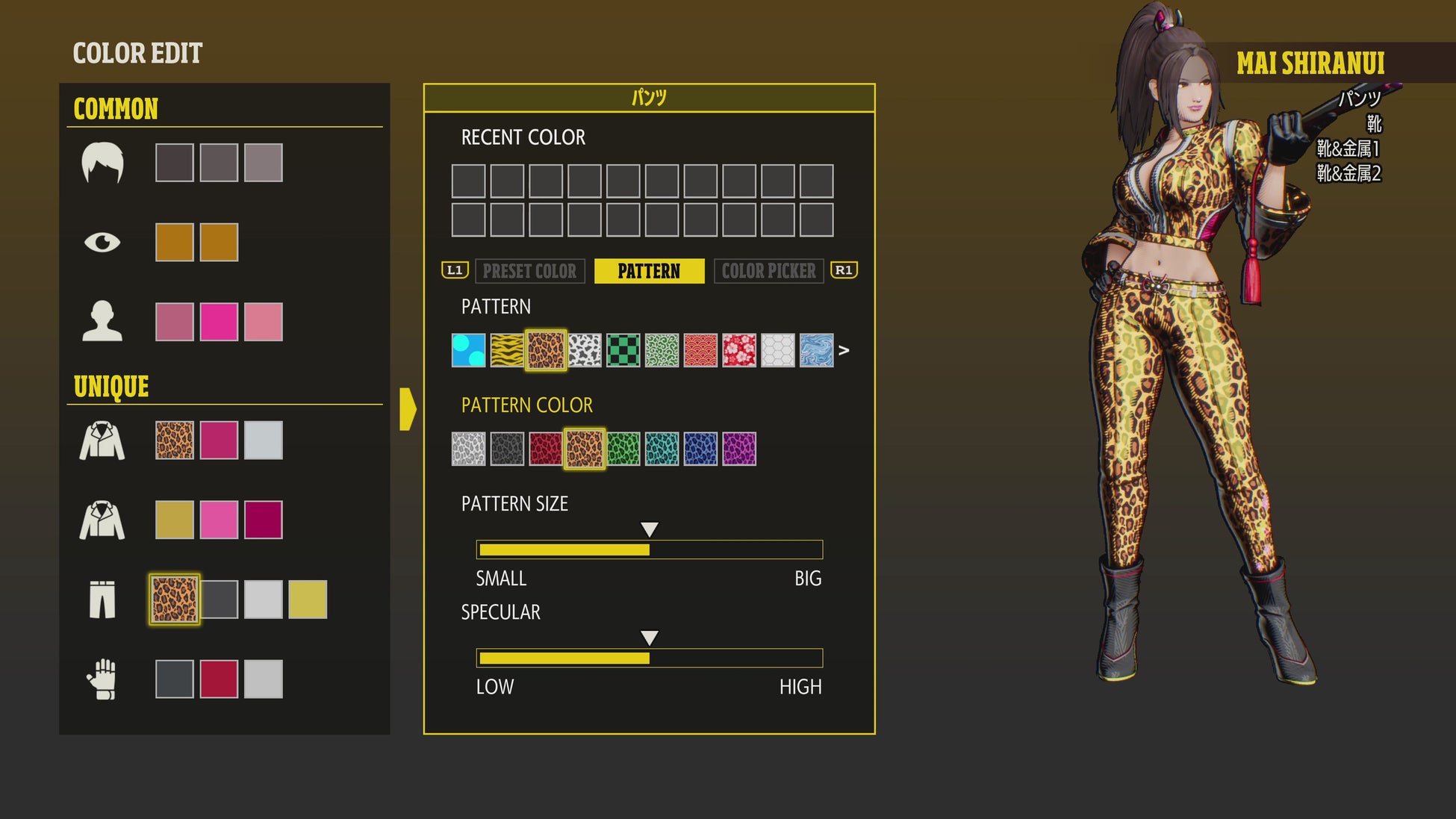Choose the yellow tiger stripe pattern
This screenshot has width=1456, height=819.
pos(507,350)
